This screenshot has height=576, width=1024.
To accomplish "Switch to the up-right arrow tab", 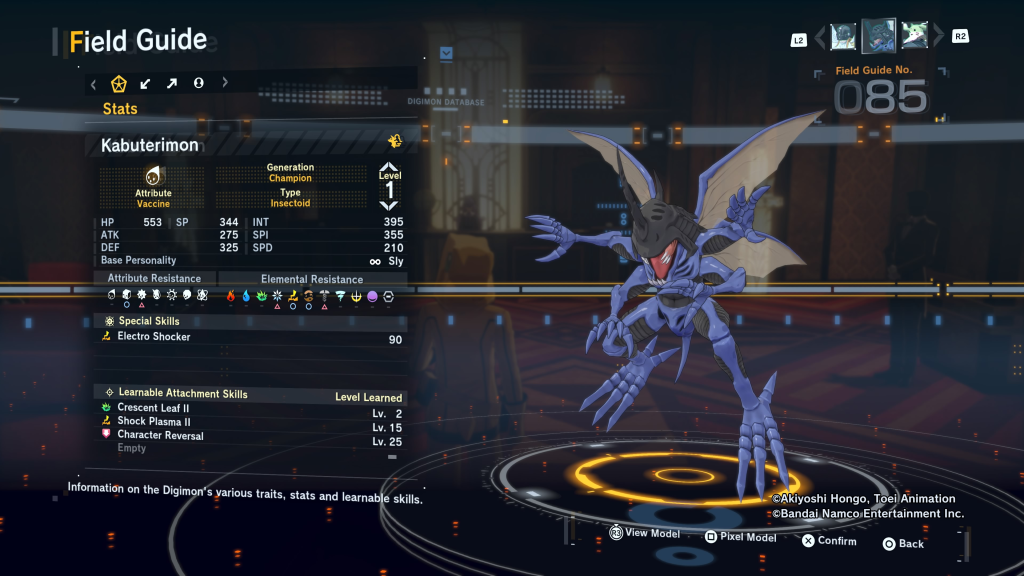I will point(172,84).
